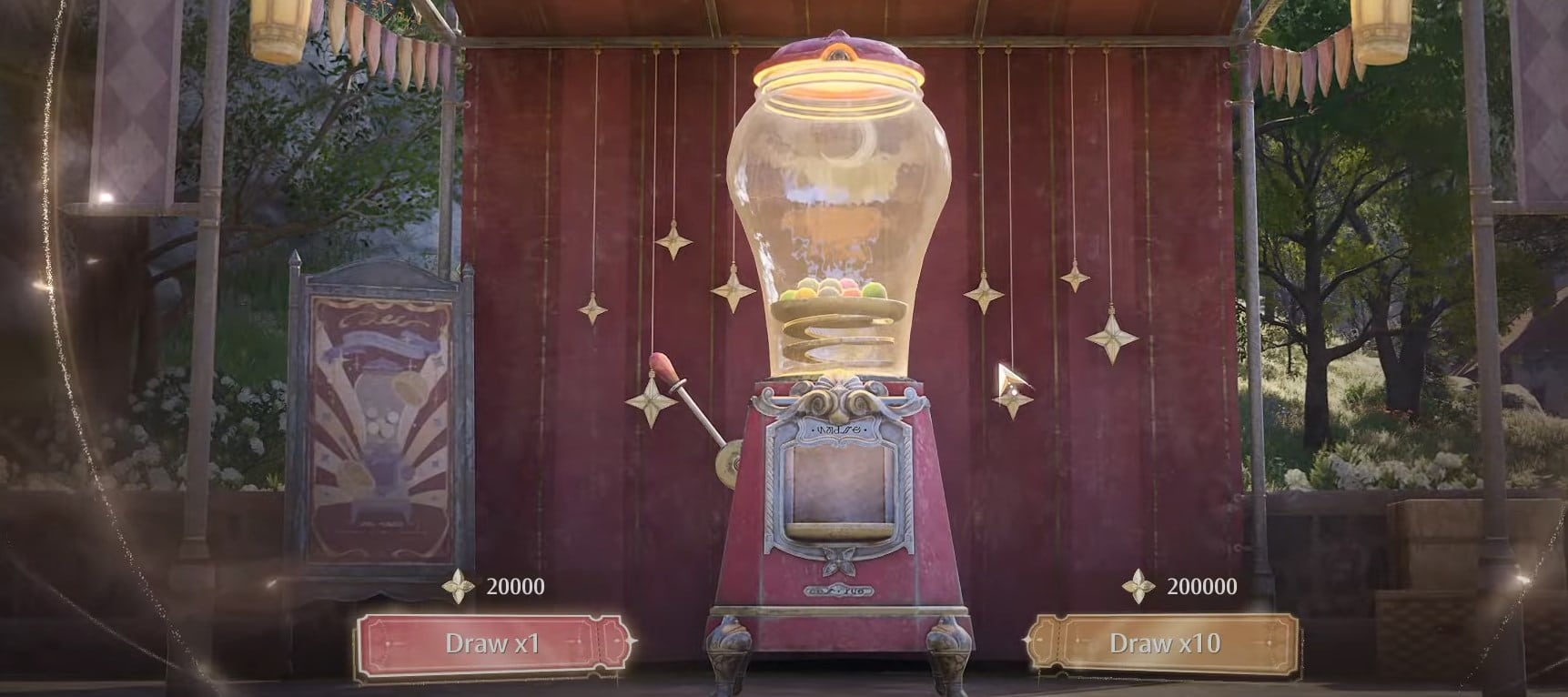Viewport: 1568px width, 697px height.
Task: Click the gold star currency icon above Draw x1
Action: [459, 587]
